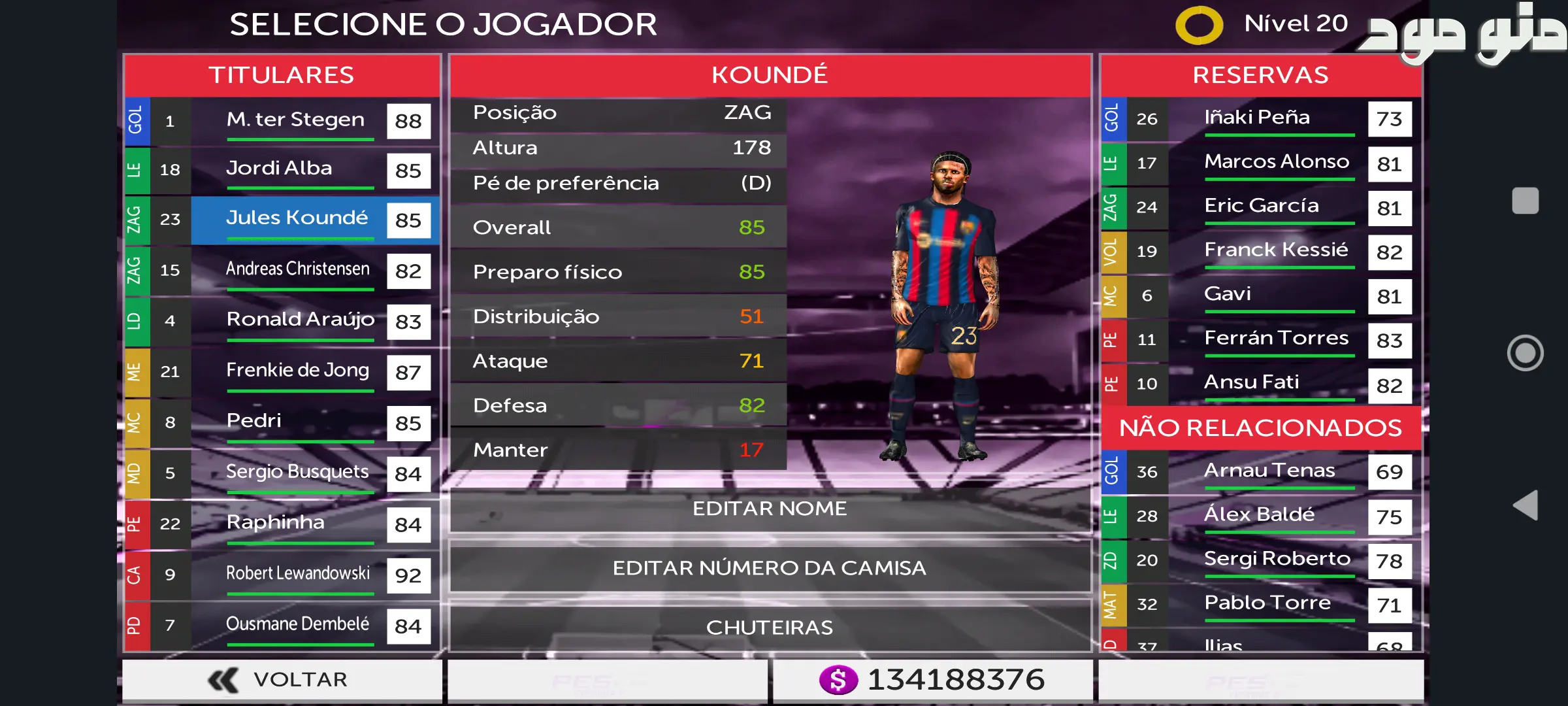Tap the Android home circle button
The height and width of the screenshot is (706, 1568).
(x=1526, y=353)
